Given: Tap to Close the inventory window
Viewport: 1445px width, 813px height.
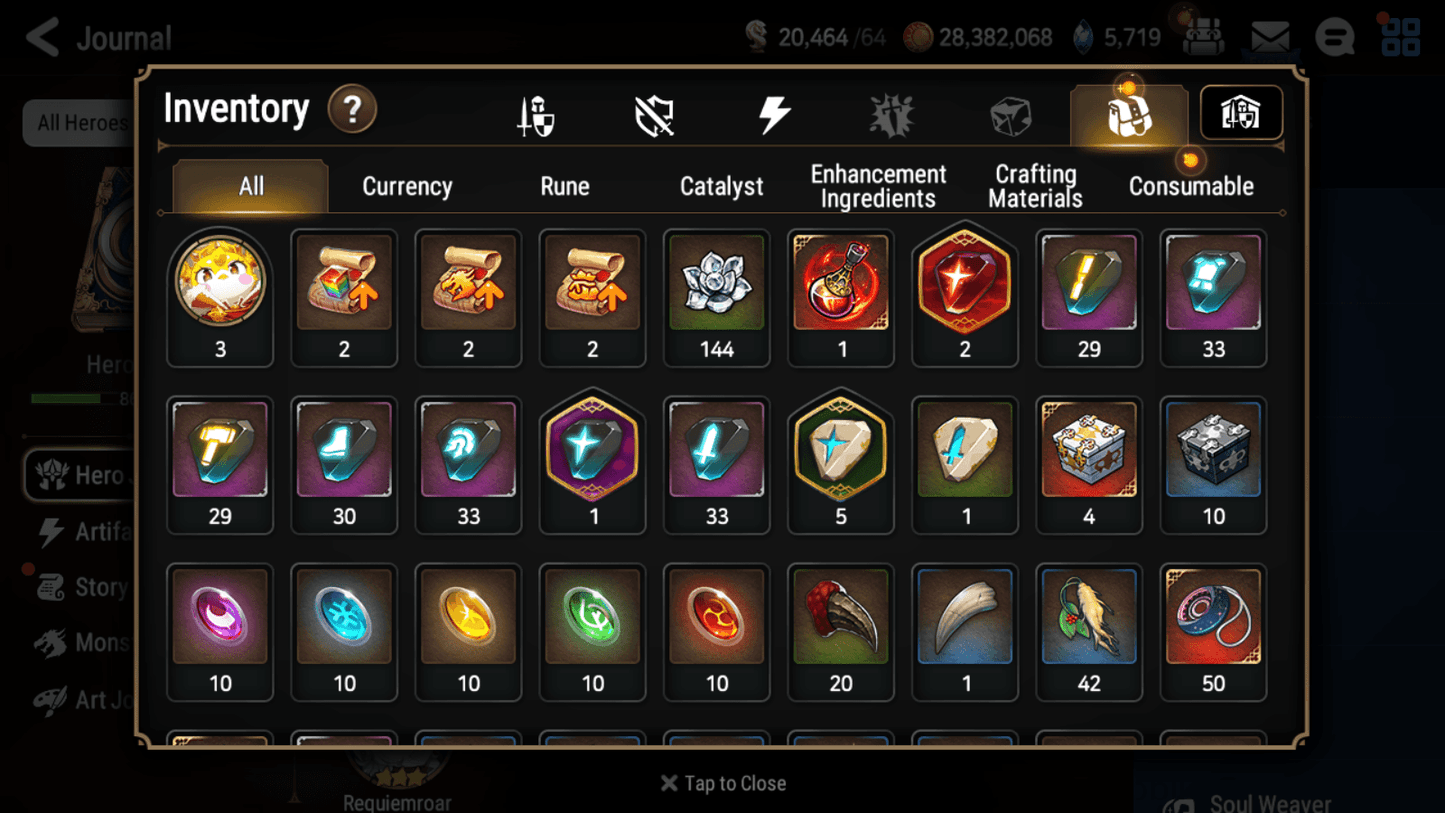Looking at the screenshot, I should tap(722, 783).
